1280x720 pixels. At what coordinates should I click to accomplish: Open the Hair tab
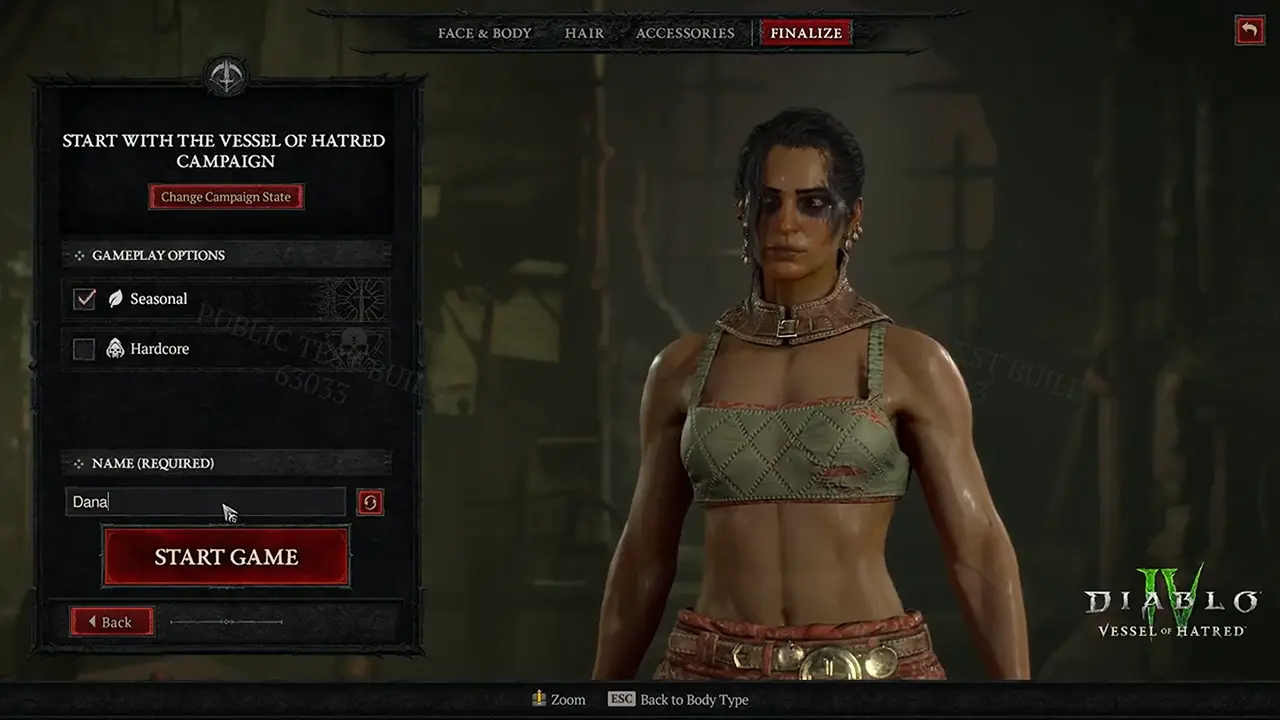584,33
